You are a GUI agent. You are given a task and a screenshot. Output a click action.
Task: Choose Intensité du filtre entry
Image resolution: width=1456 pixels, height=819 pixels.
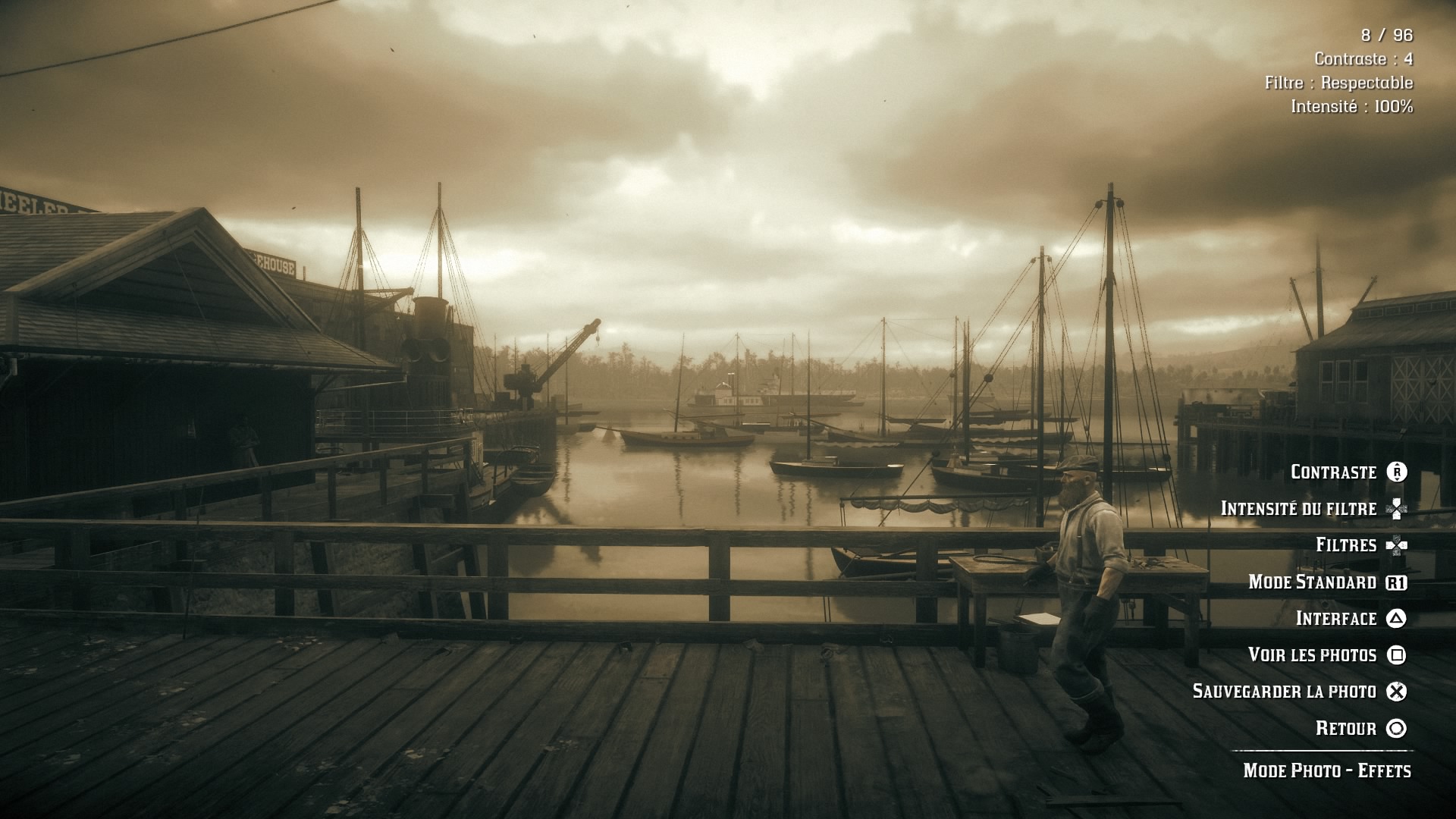click(x=1299, y=509)
